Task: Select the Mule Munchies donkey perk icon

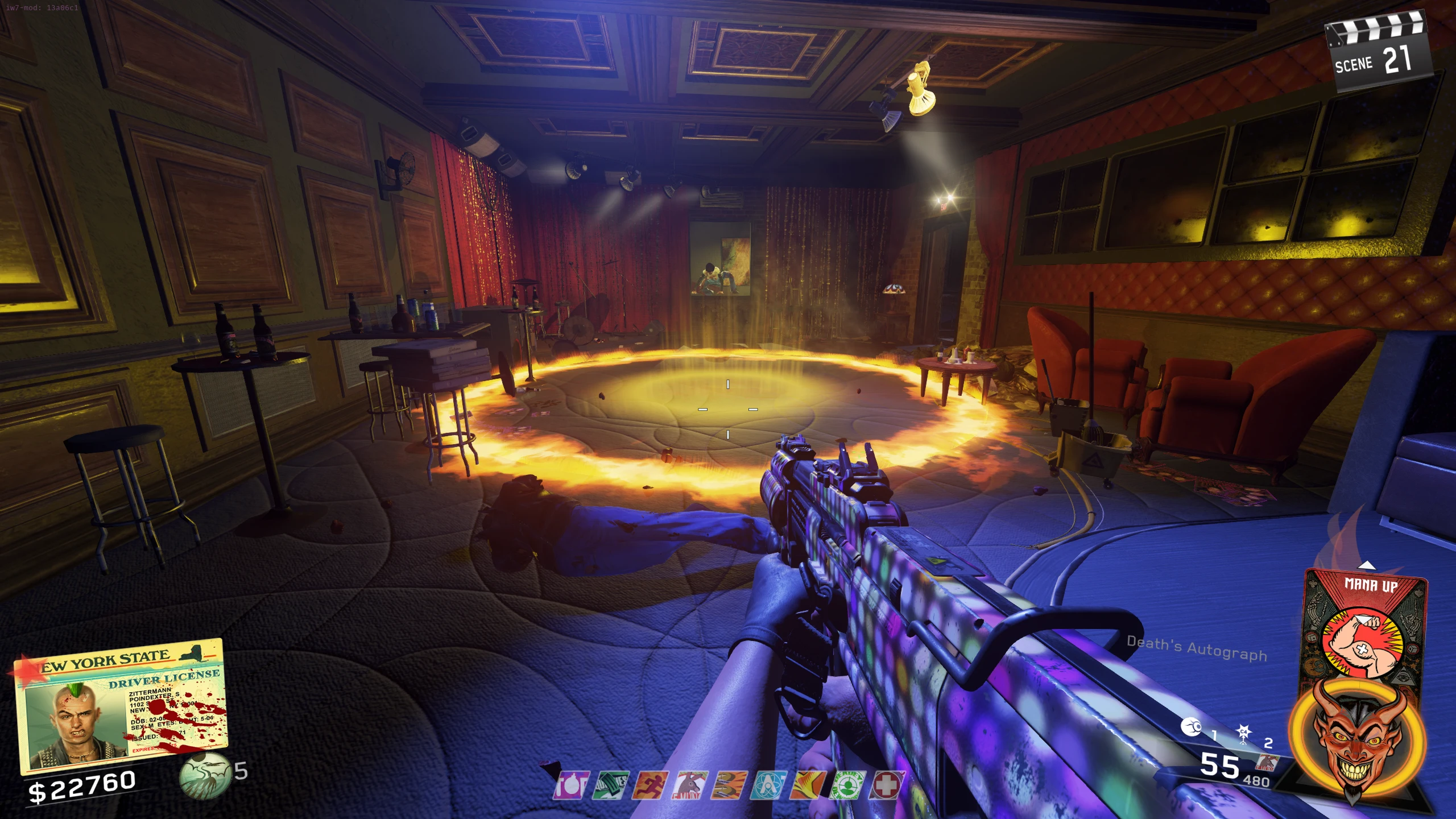Action: (x=689, y=785)
